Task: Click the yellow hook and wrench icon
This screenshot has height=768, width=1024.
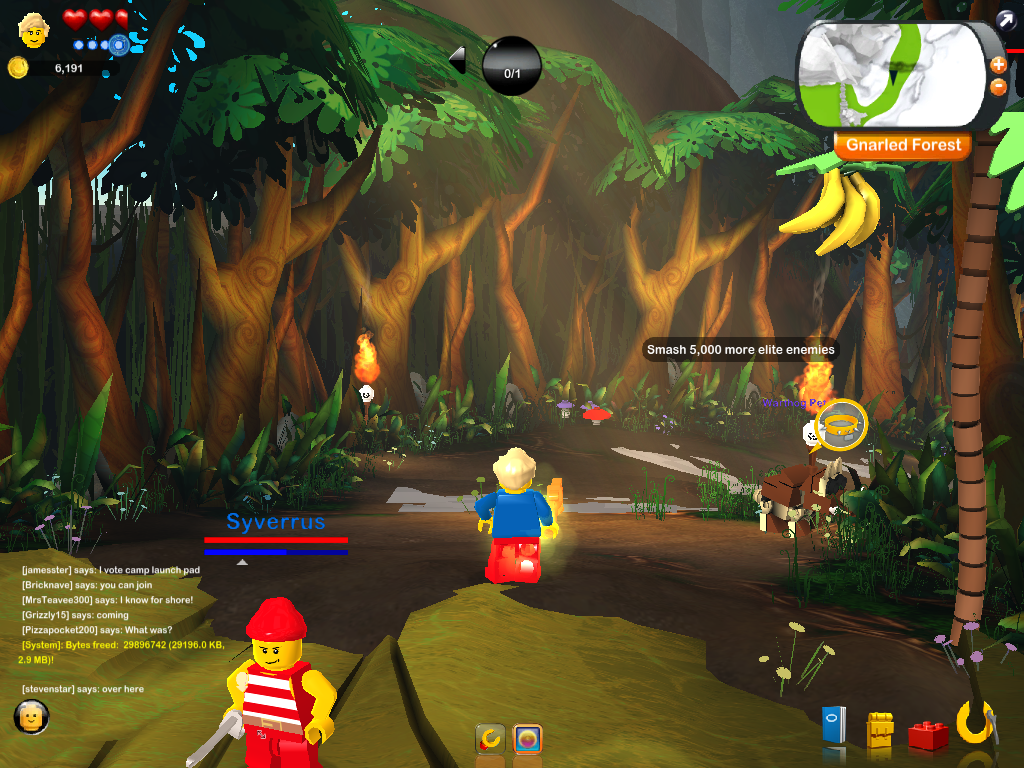Action: (x=975, y=723)
